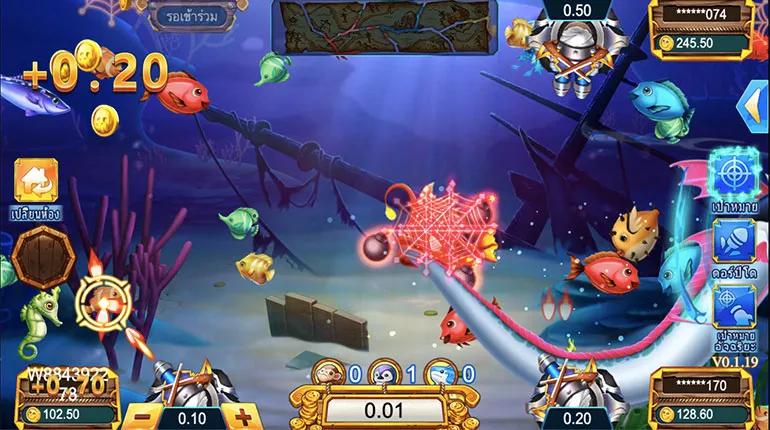Select the monkey character icon

328,374
